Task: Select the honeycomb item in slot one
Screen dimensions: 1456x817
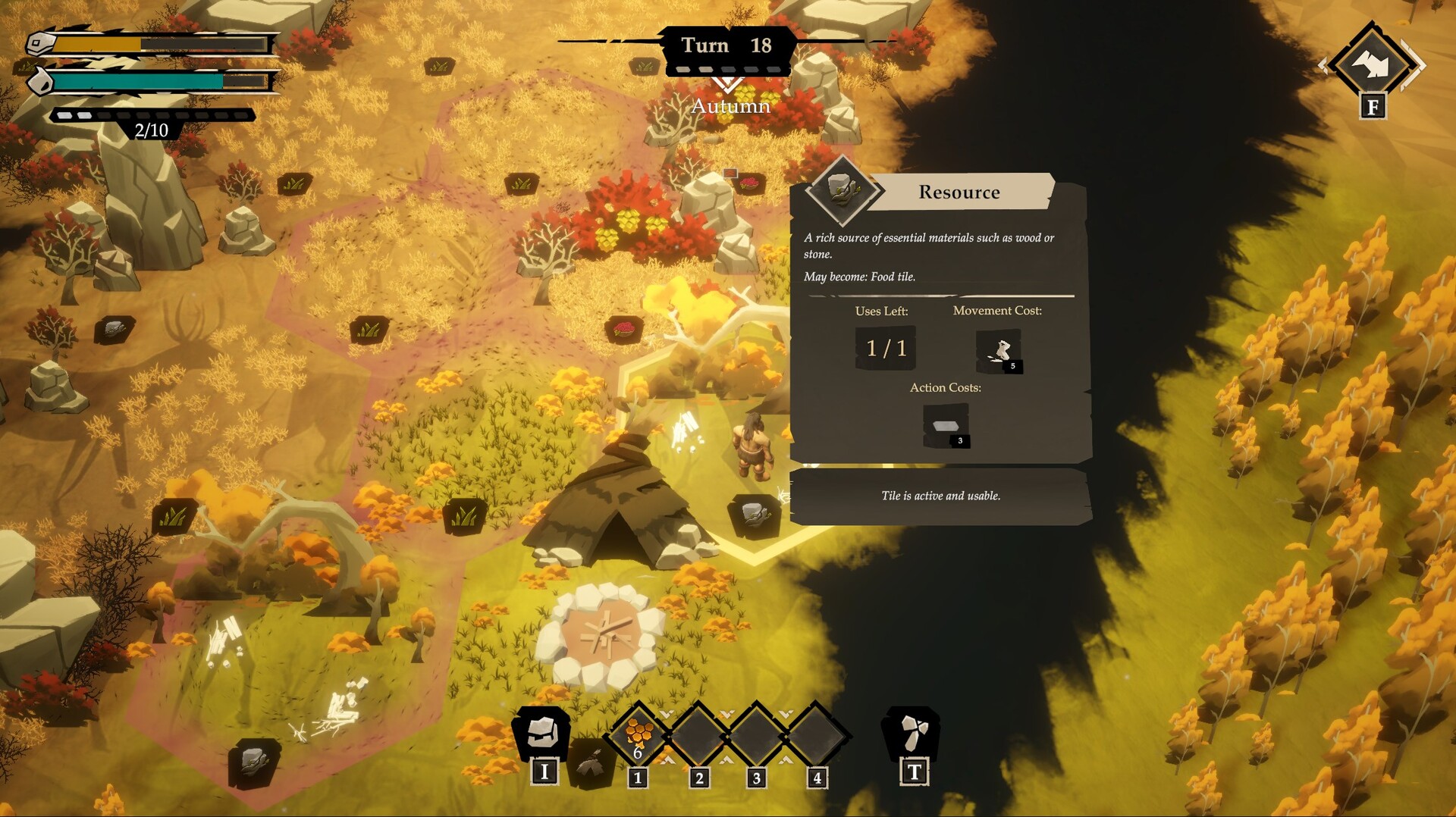Action: (x=638, y=734)
